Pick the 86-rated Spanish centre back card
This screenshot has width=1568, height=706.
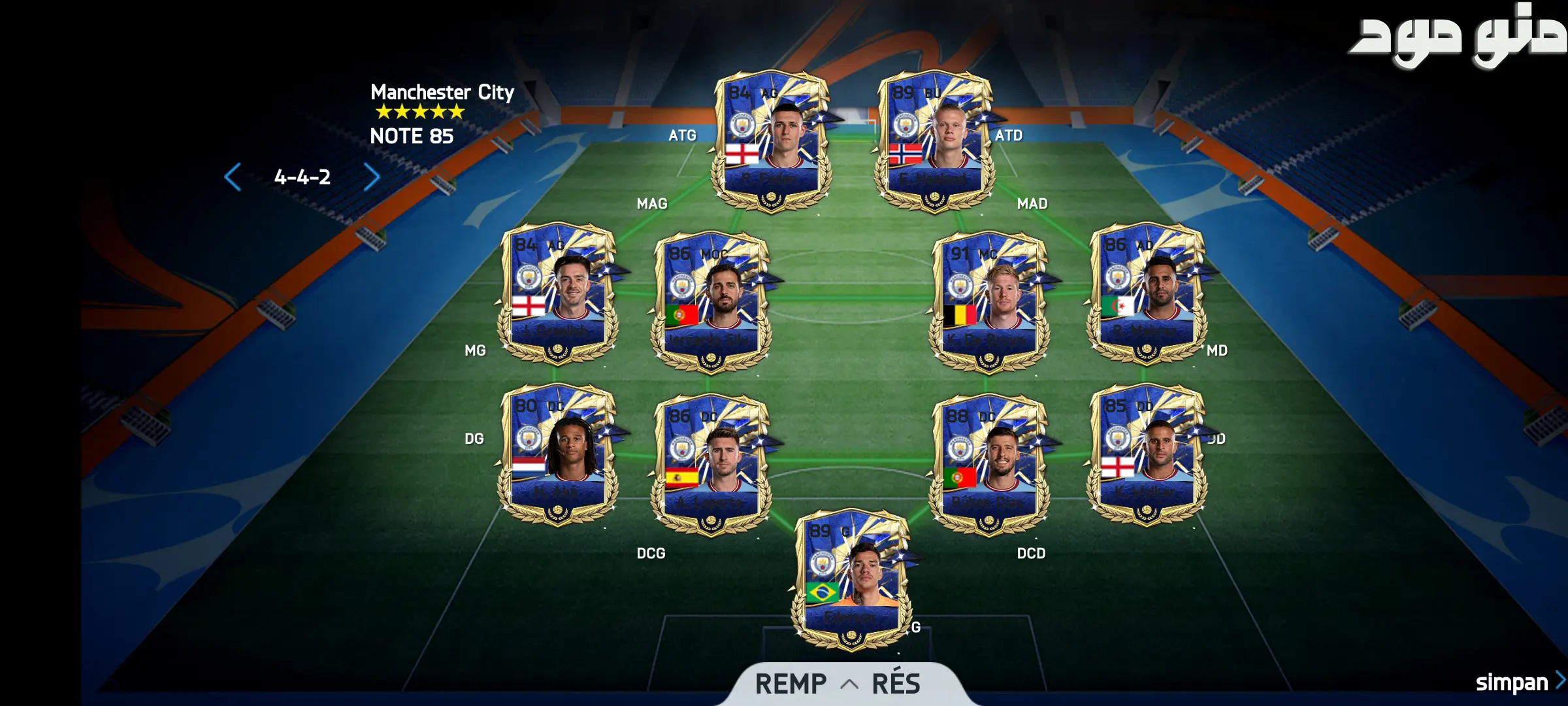(x=711, y=464)
